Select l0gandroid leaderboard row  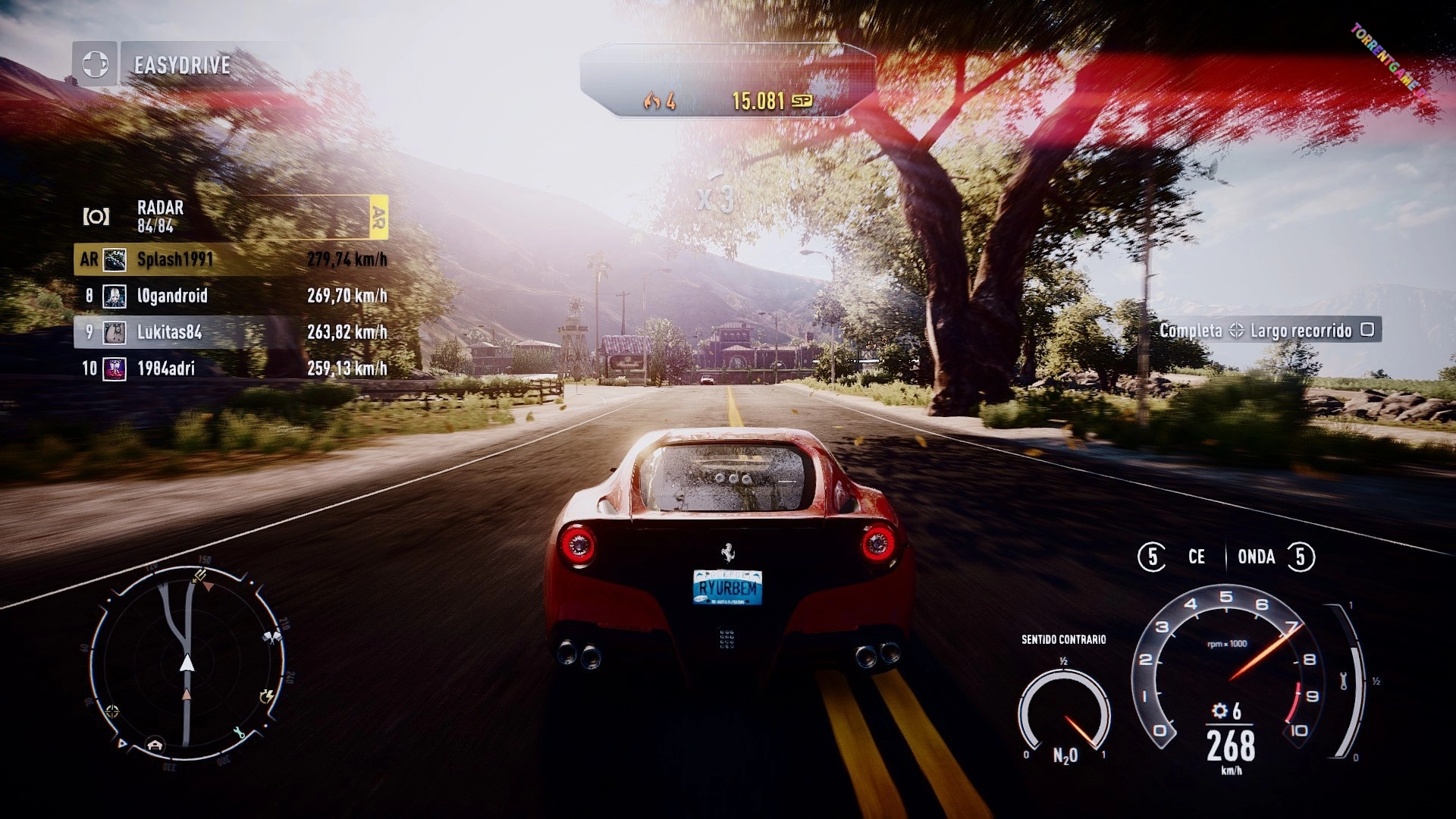[231, 296]
